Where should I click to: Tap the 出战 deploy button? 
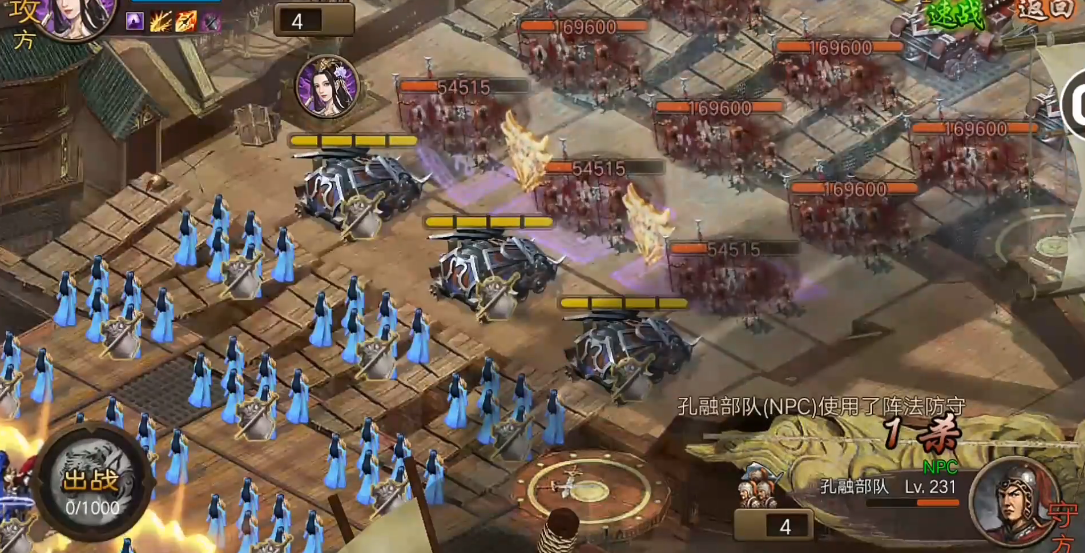(90, 483)
